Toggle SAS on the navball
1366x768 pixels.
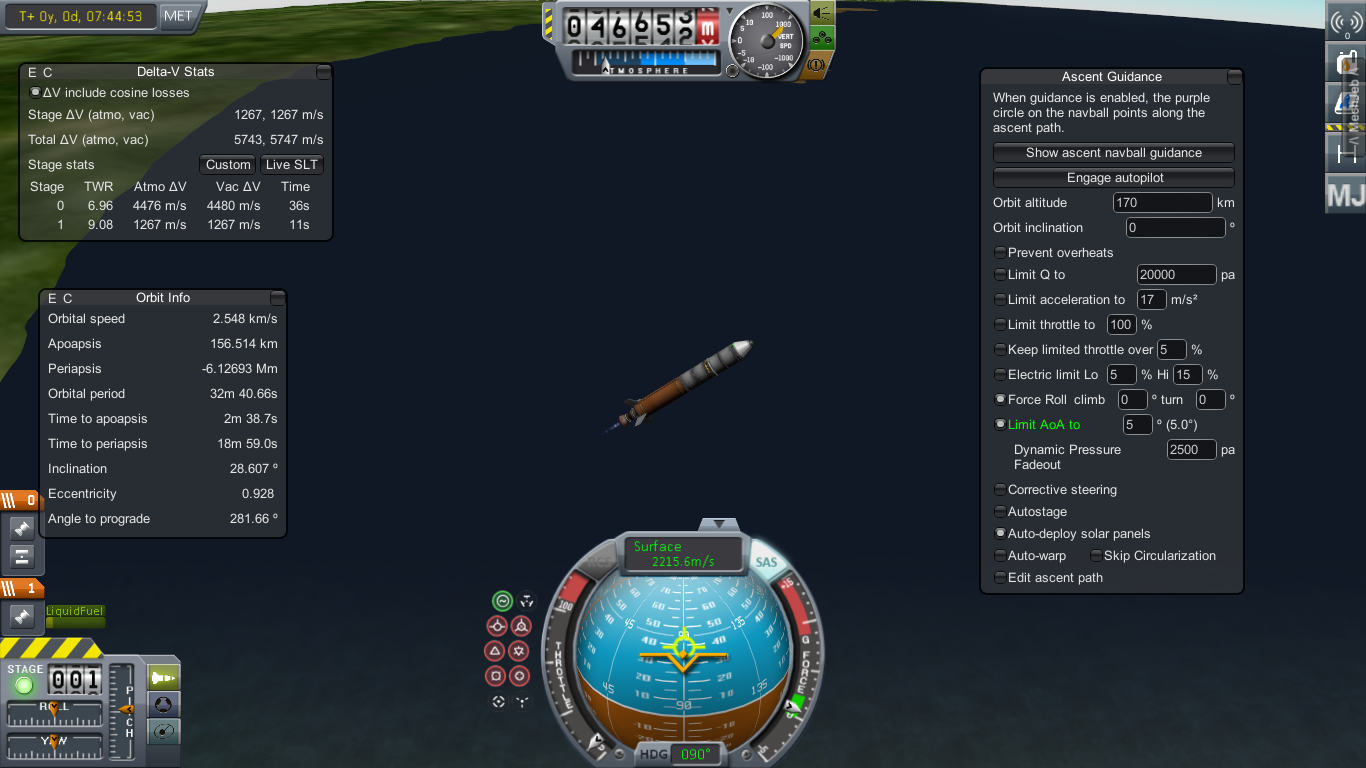pos(766,563)
